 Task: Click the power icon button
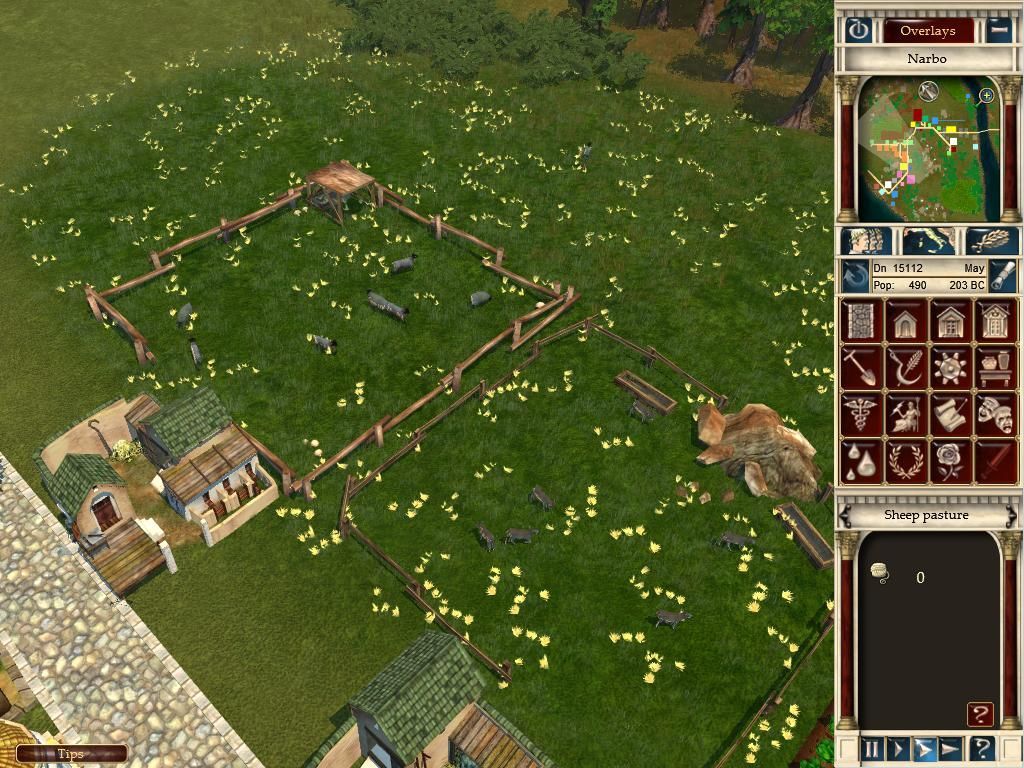tap(858, 30)
